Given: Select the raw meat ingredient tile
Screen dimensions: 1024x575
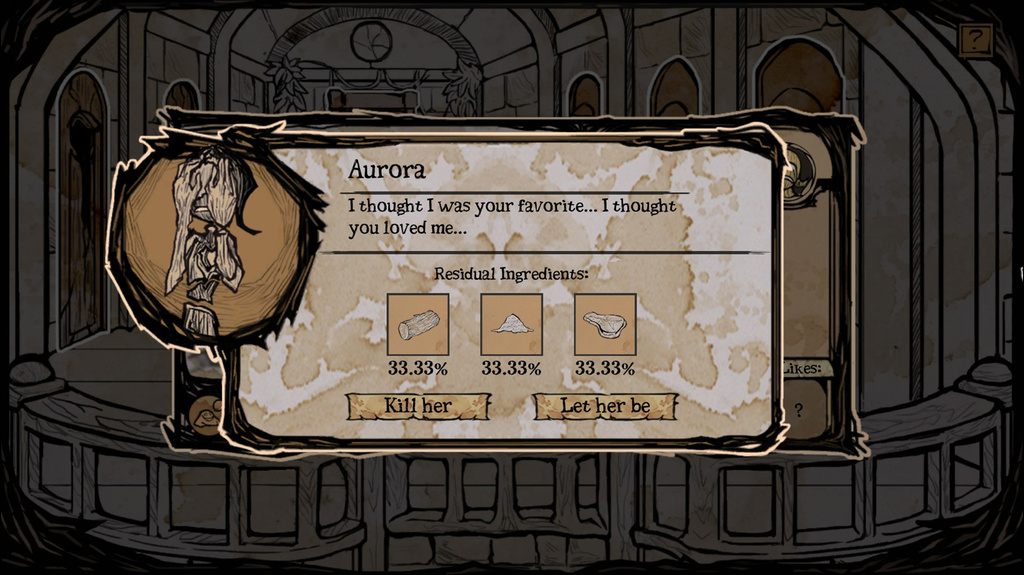Looking at the screenshot, I should pyautogui.click(x=605, y=324).
